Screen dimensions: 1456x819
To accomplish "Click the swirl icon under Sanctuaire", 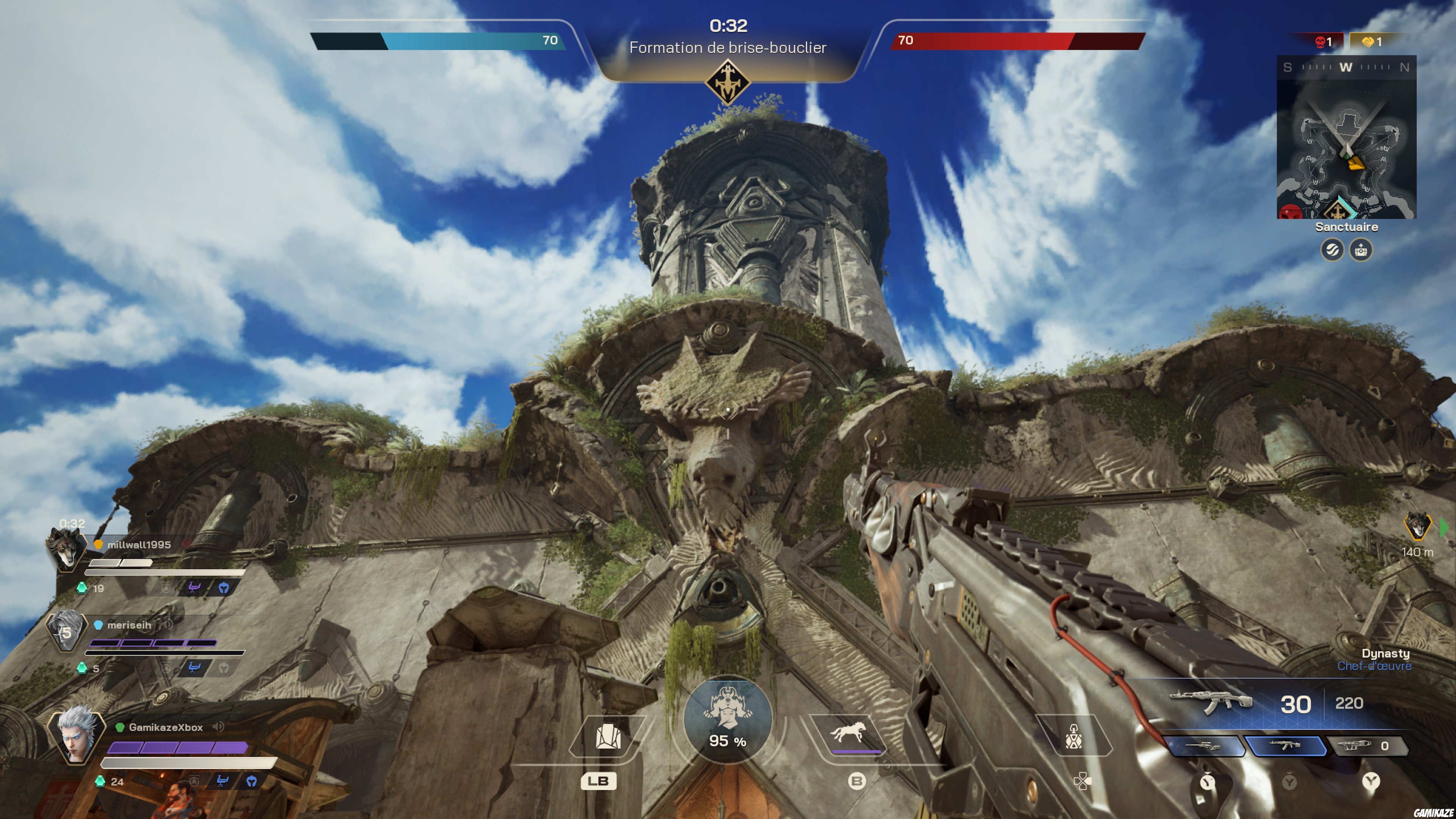I will (1332, 249).
